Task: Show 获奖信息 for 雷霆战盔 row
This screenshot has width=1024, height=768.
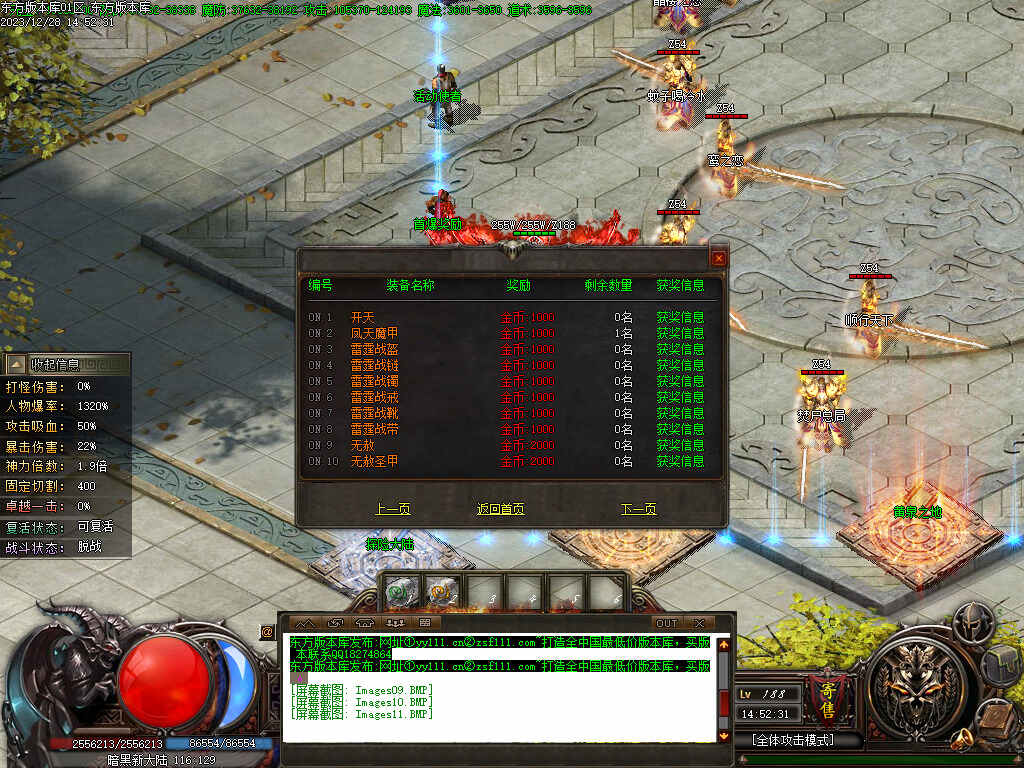Action: [x=680, y=349]
